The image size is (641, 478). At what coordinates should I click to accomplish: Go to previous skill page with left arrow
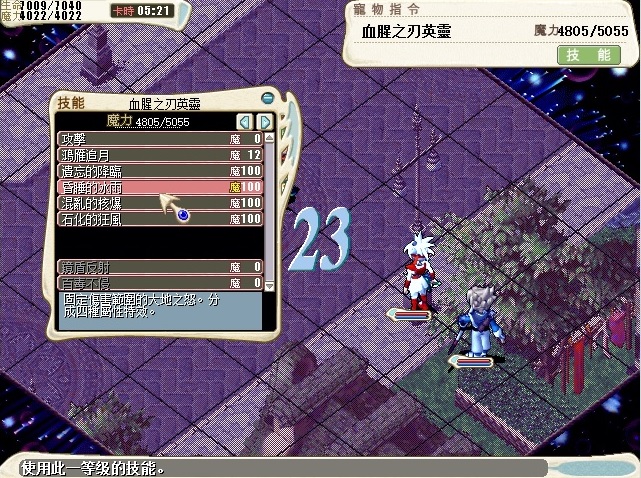tap(245, 122)
